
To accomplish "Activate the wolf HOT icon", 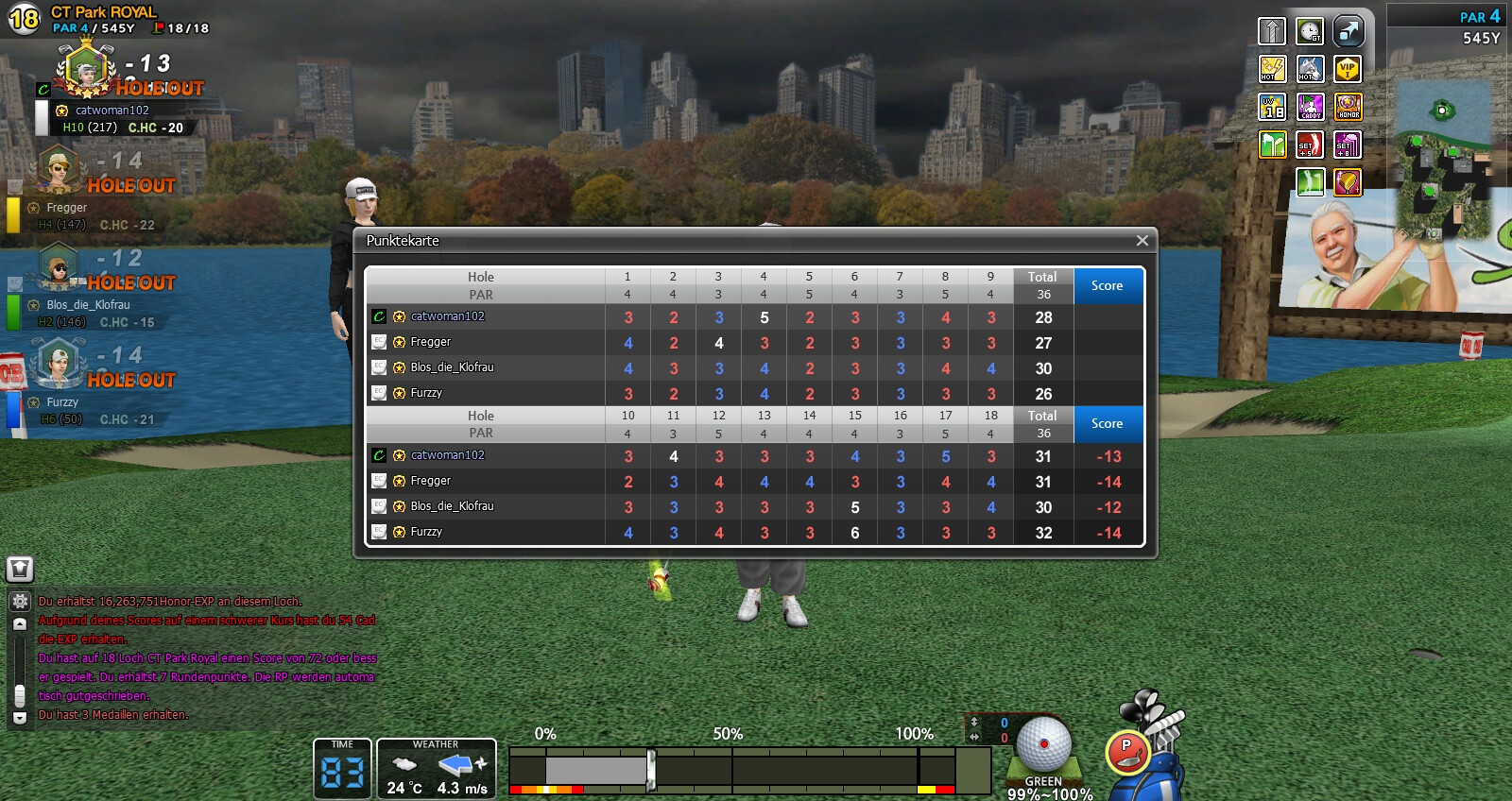I will point(1310,69).
